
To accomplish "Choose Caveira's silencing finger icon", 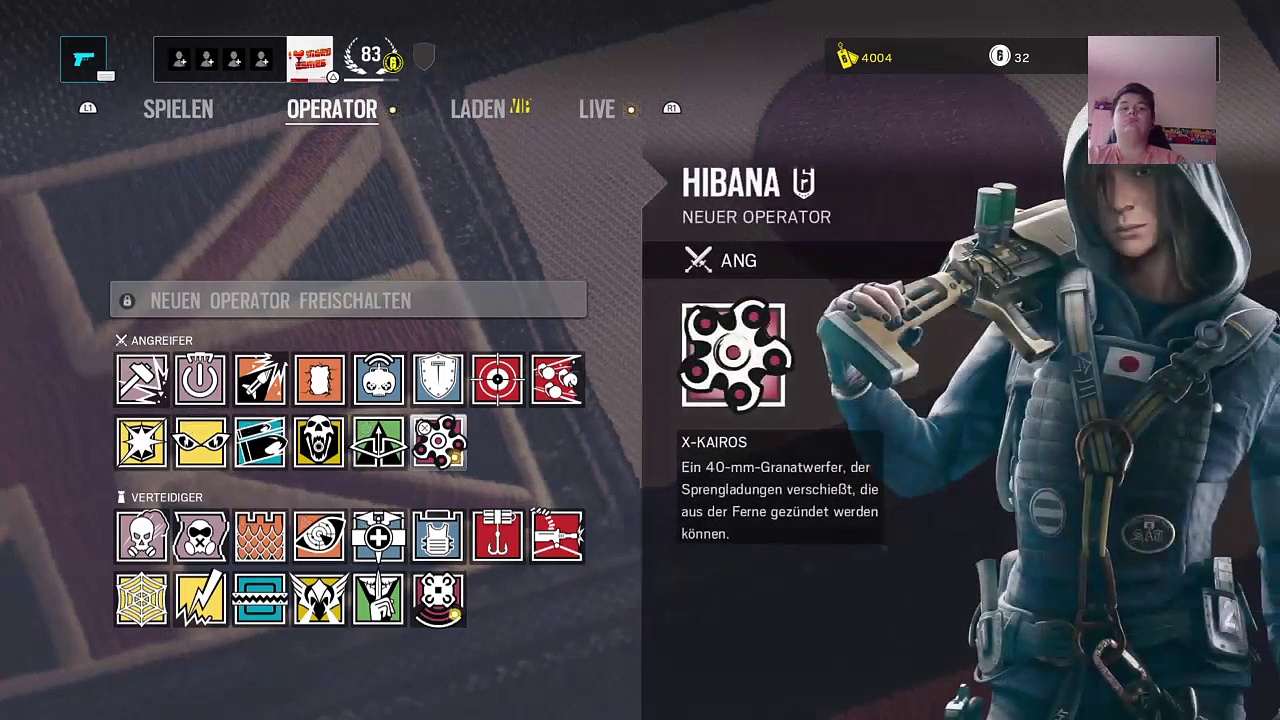I will (379, 599).
